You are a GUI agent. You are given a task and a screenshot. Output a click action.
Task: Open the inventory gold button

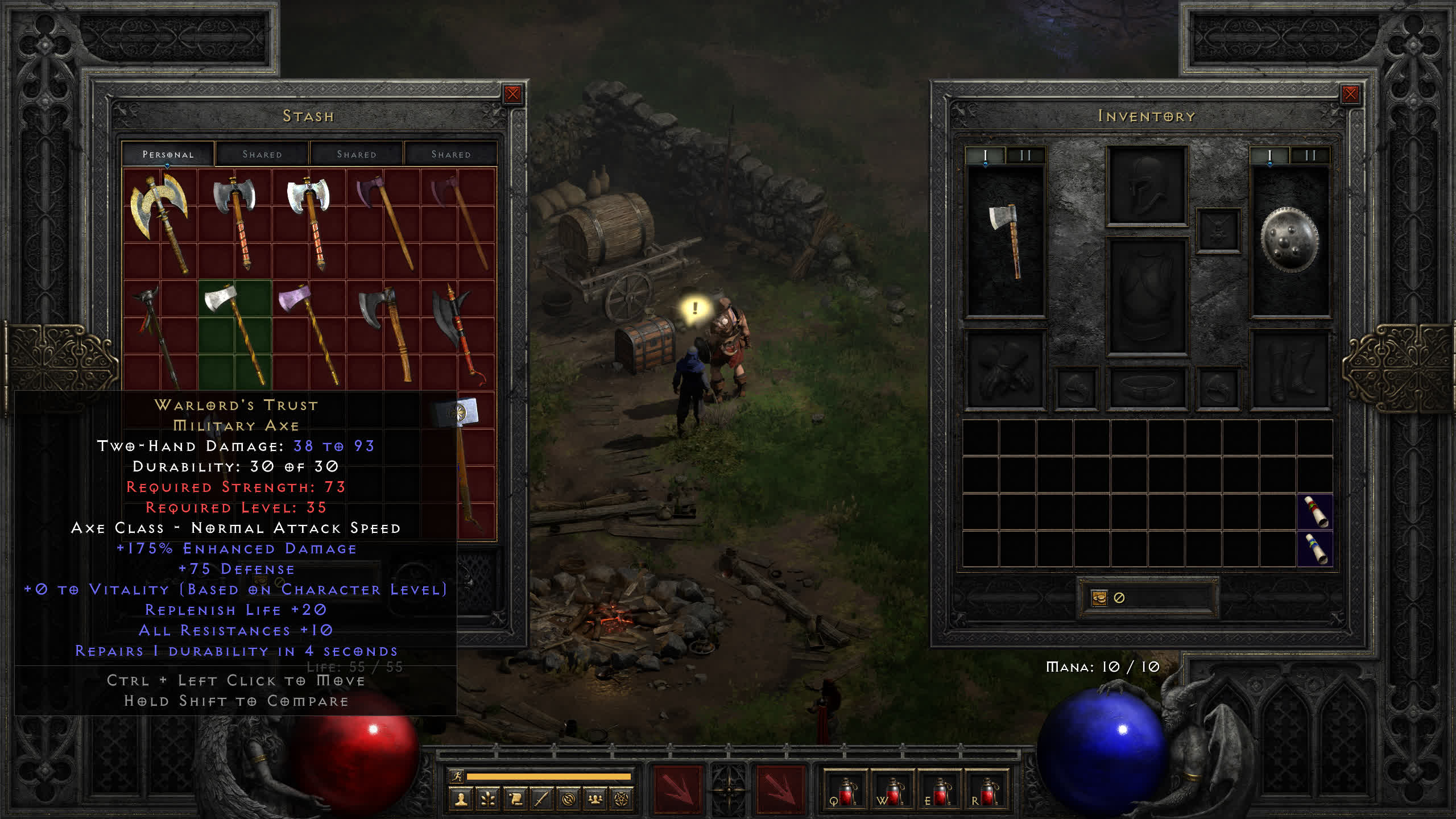tap(1099, 598)
